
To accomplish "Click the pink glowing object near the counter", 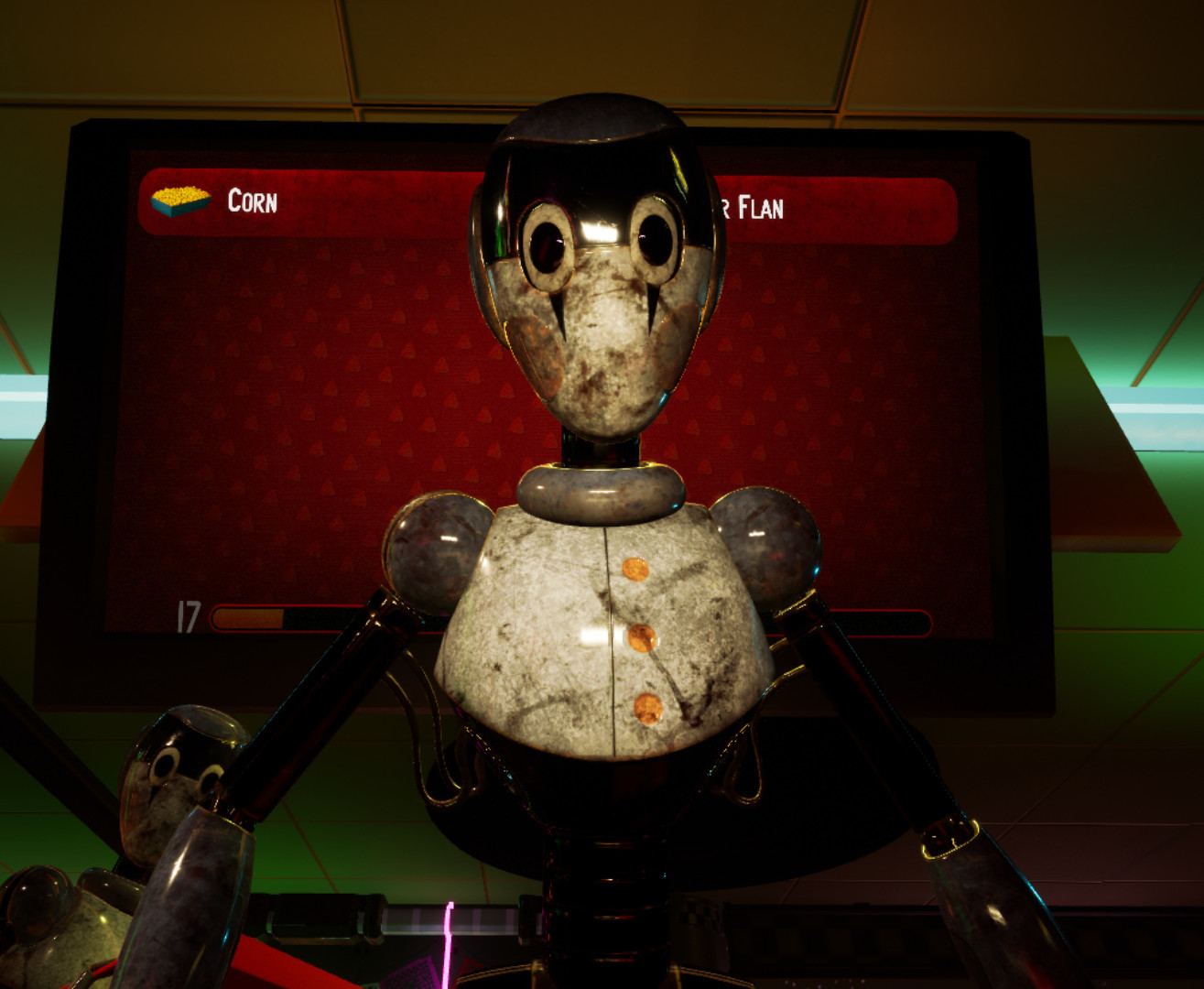I will click(x=449, y=939).
